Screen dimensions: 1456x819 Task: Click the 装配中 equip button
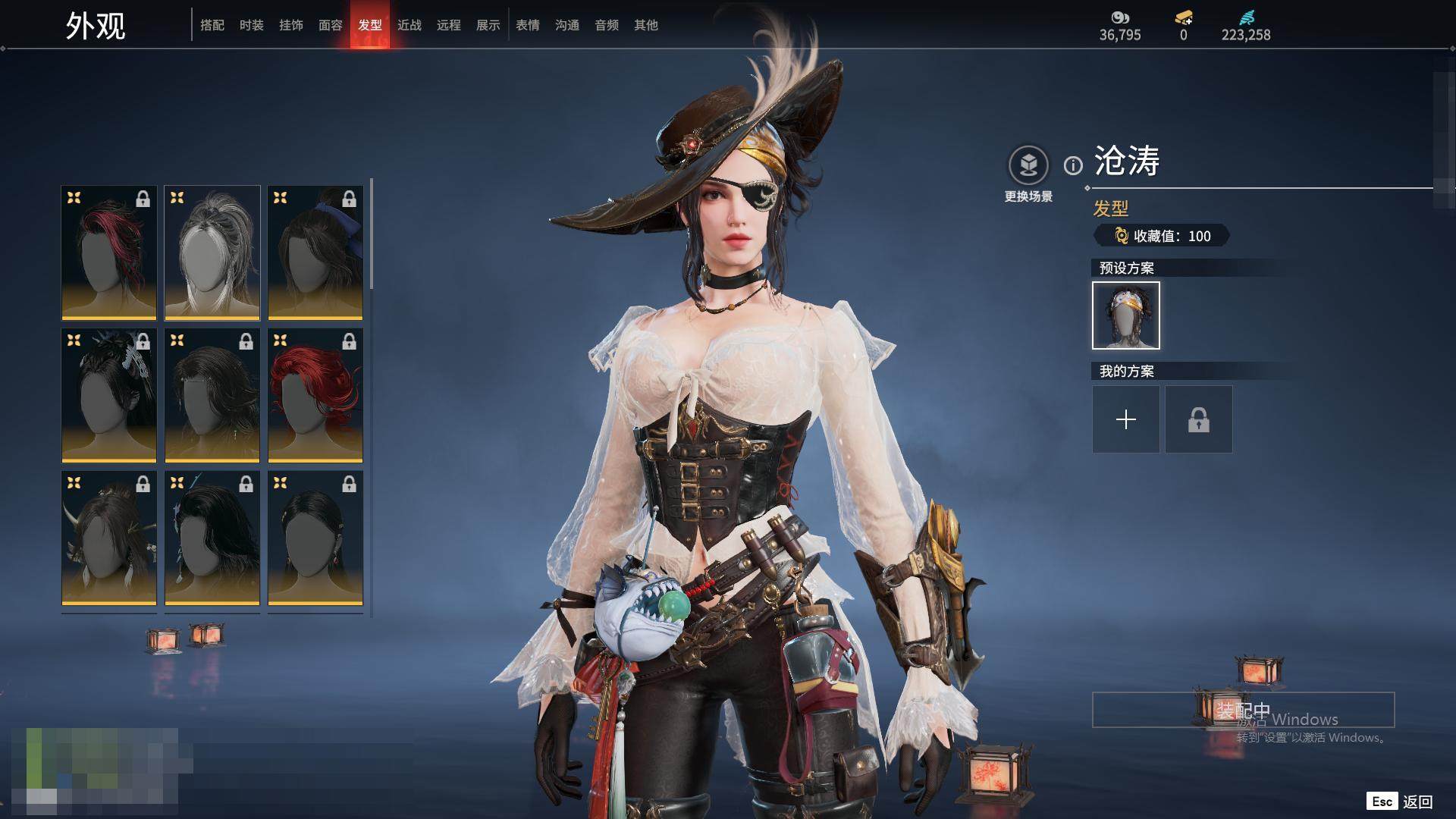[x=1243, y=710]
